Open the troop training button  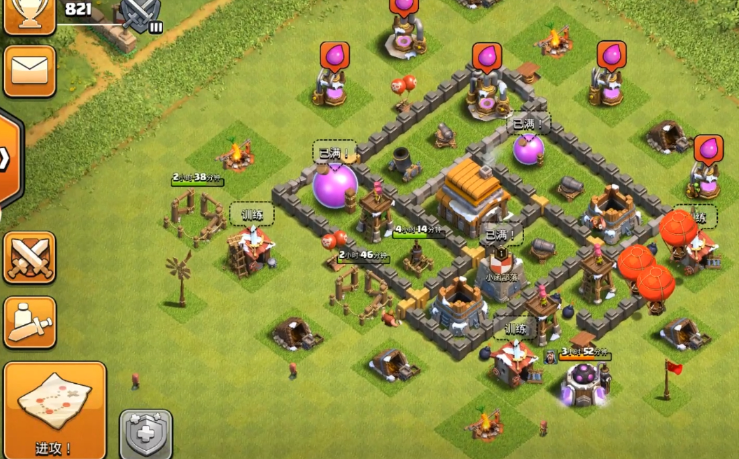29,322
